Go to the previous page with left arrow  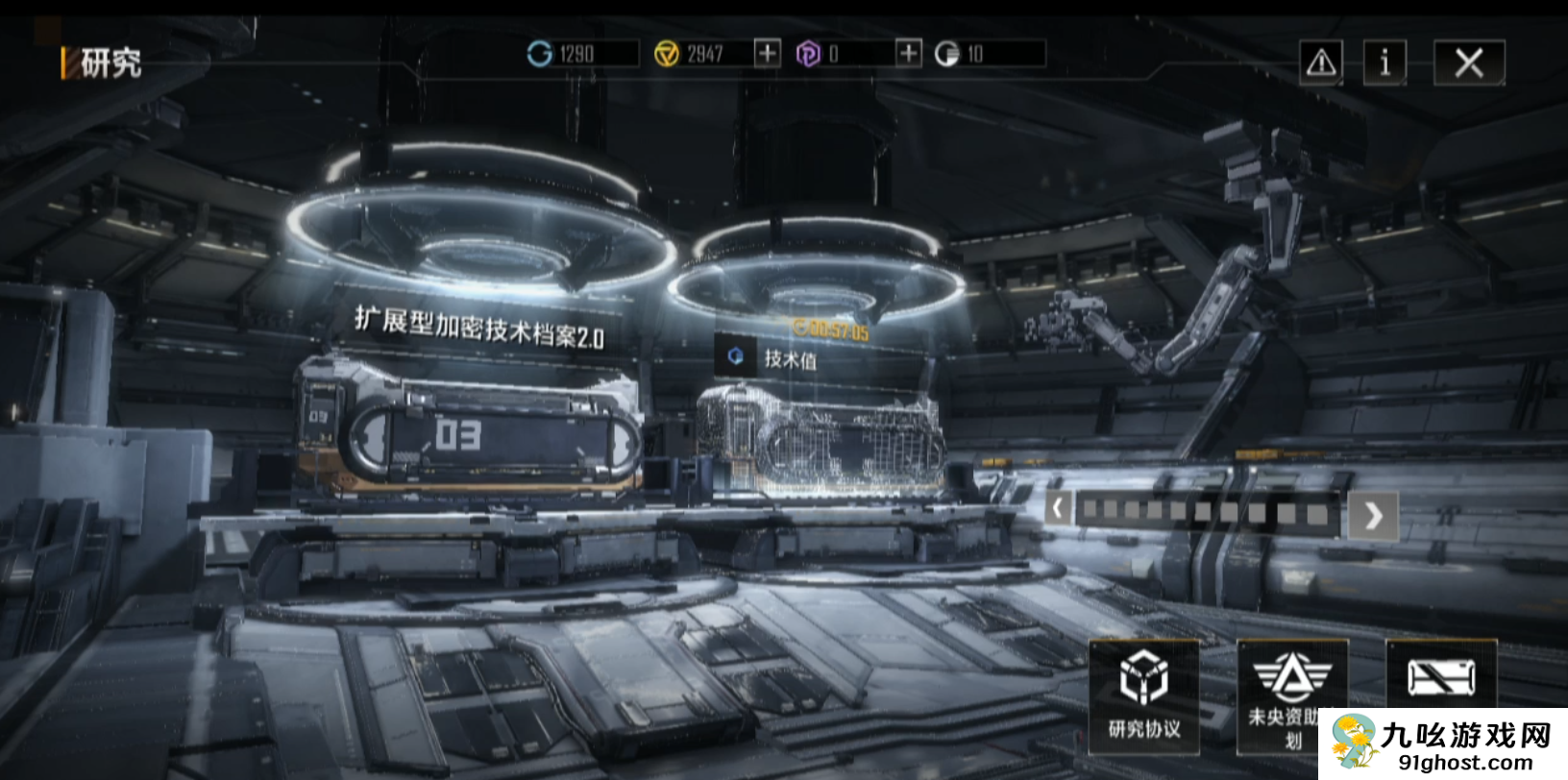point(1058,508)
